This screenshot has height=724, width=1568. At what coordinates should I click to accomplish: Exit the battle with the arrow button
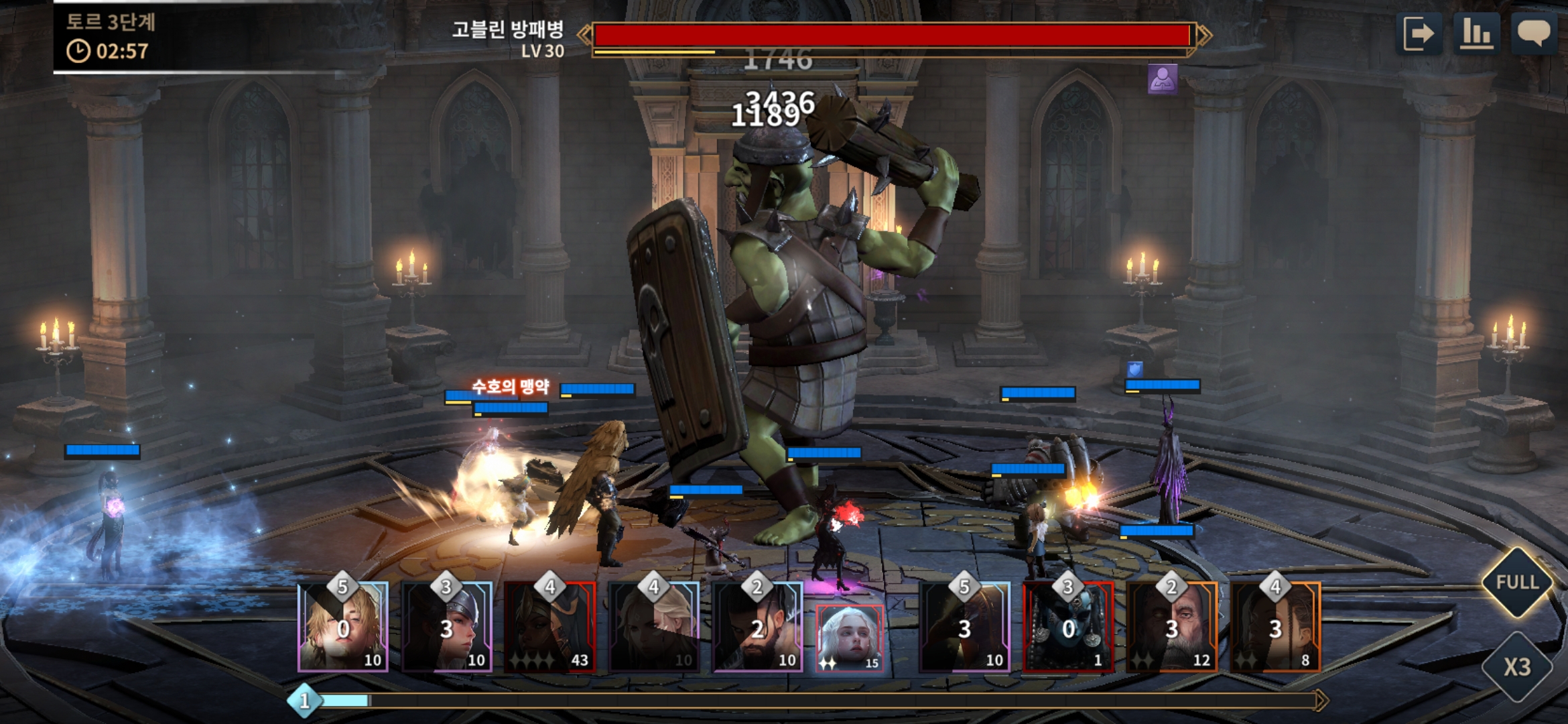click(1419, 34)
